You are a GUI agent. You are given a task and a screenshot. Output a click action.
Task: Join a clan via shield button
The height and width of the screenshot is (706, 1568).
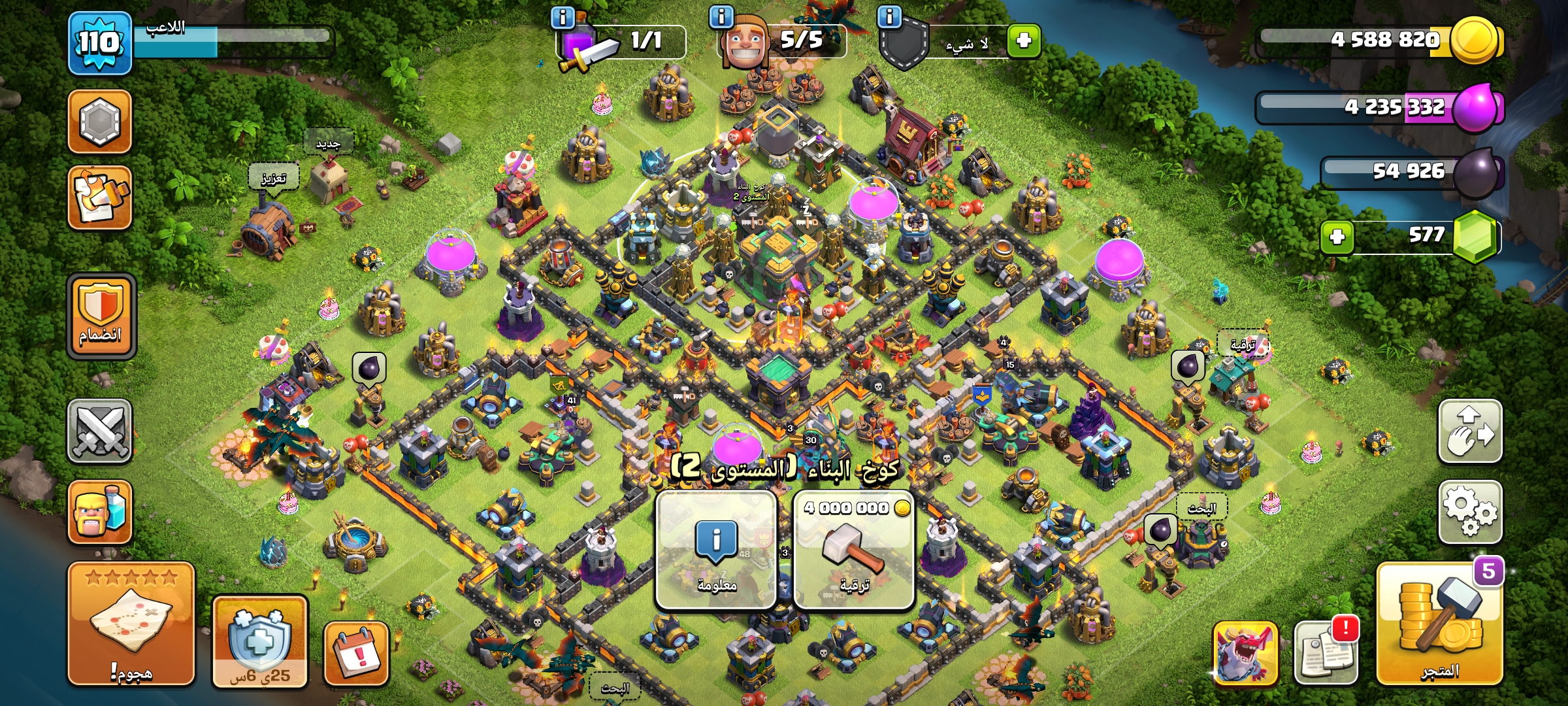point(101,316)
